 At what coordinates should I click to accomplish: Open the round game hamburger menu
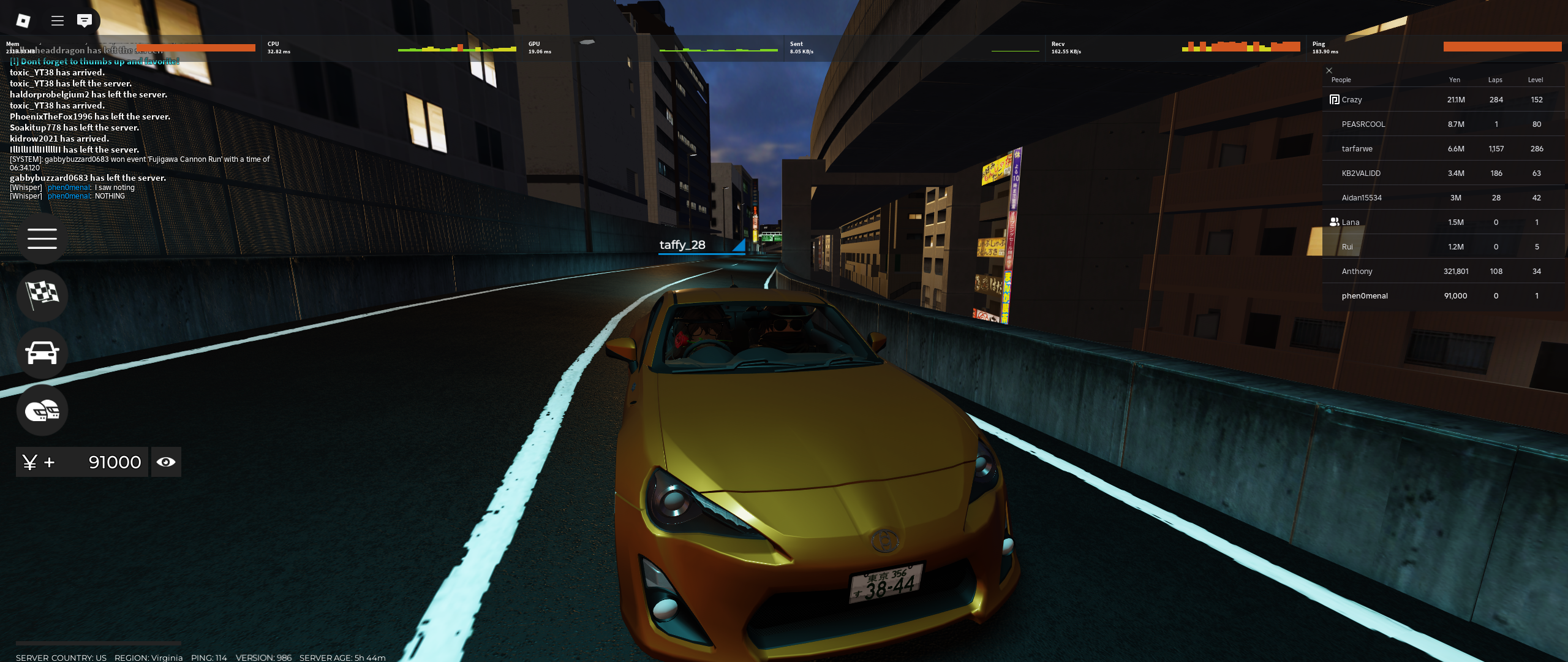pos(42,238)
